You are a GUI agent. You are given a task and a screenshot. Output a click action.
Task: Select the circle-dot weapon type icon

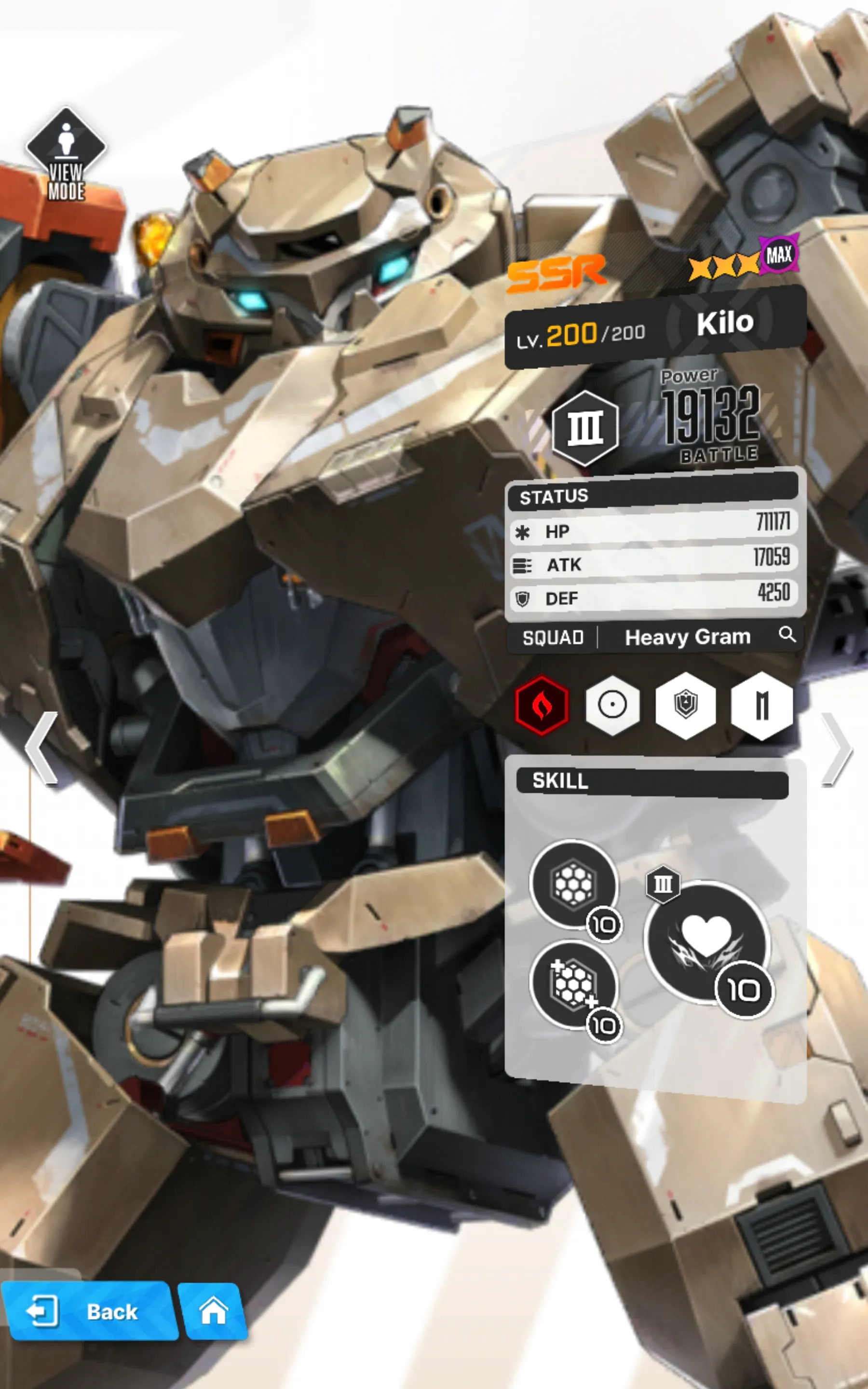[612, 706]
